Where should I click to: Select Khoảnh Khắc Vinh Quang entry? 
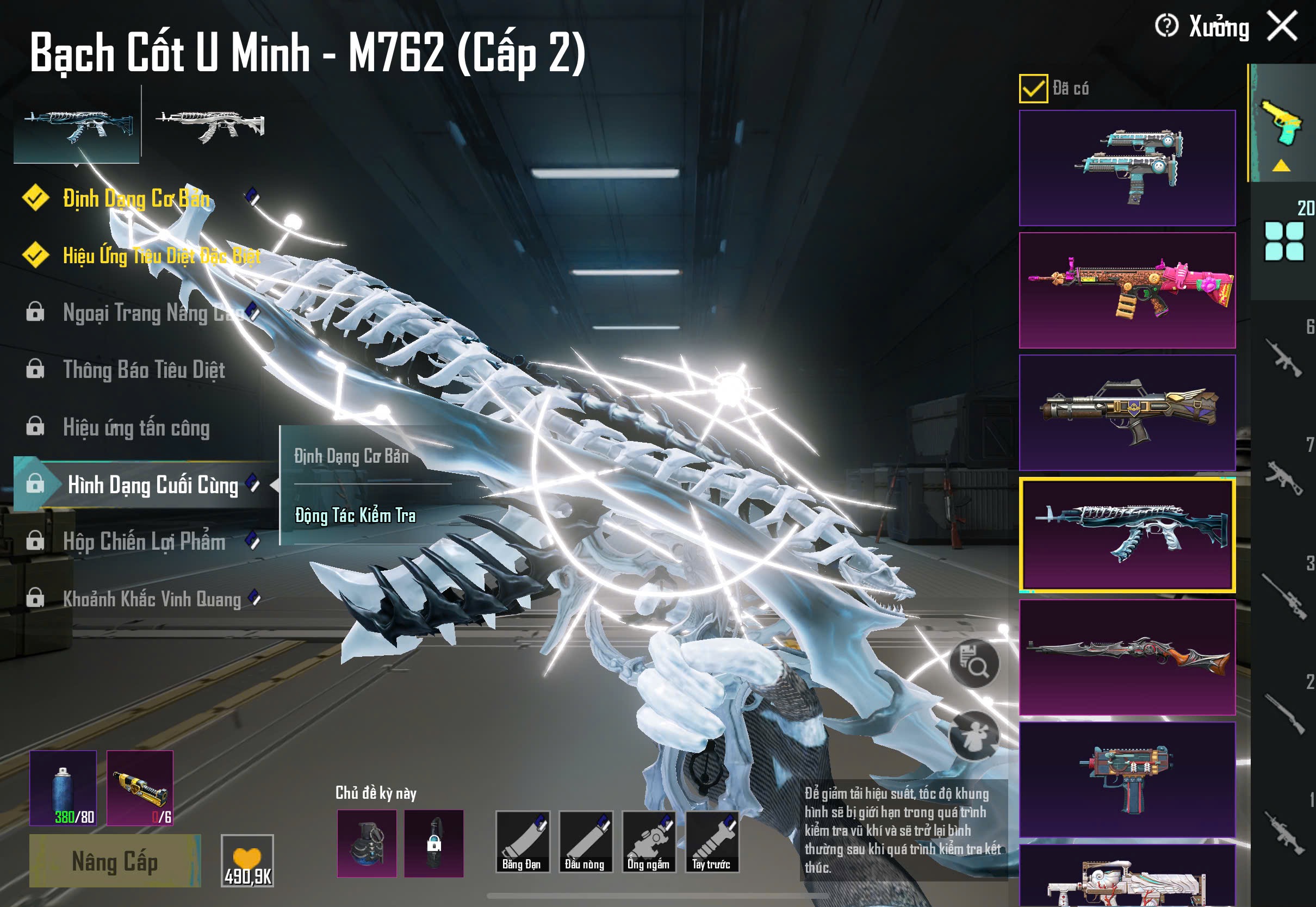pos(151,599)
